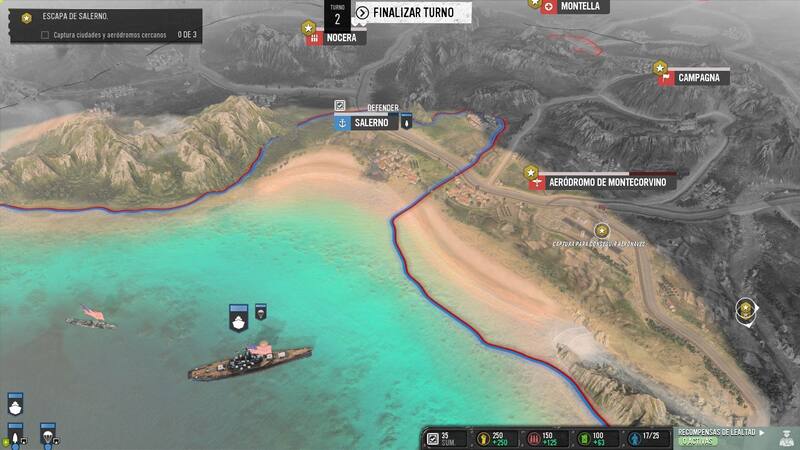The width and height of the screenshot is (800, 450).
Task: Click the star capture point near Montecorvino
Action: (x=601, y=230)
